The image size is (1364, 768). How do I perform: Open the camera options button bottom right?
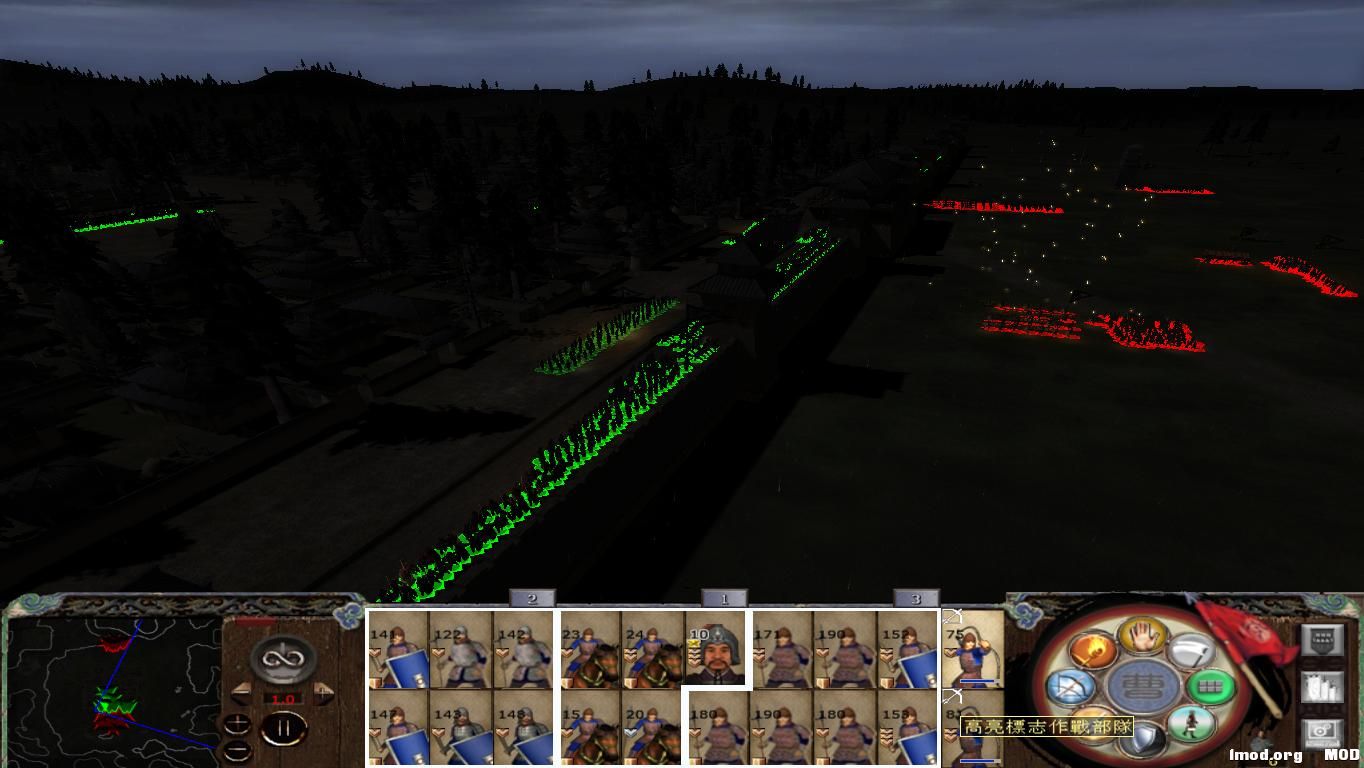click(x=1323, y=732)
